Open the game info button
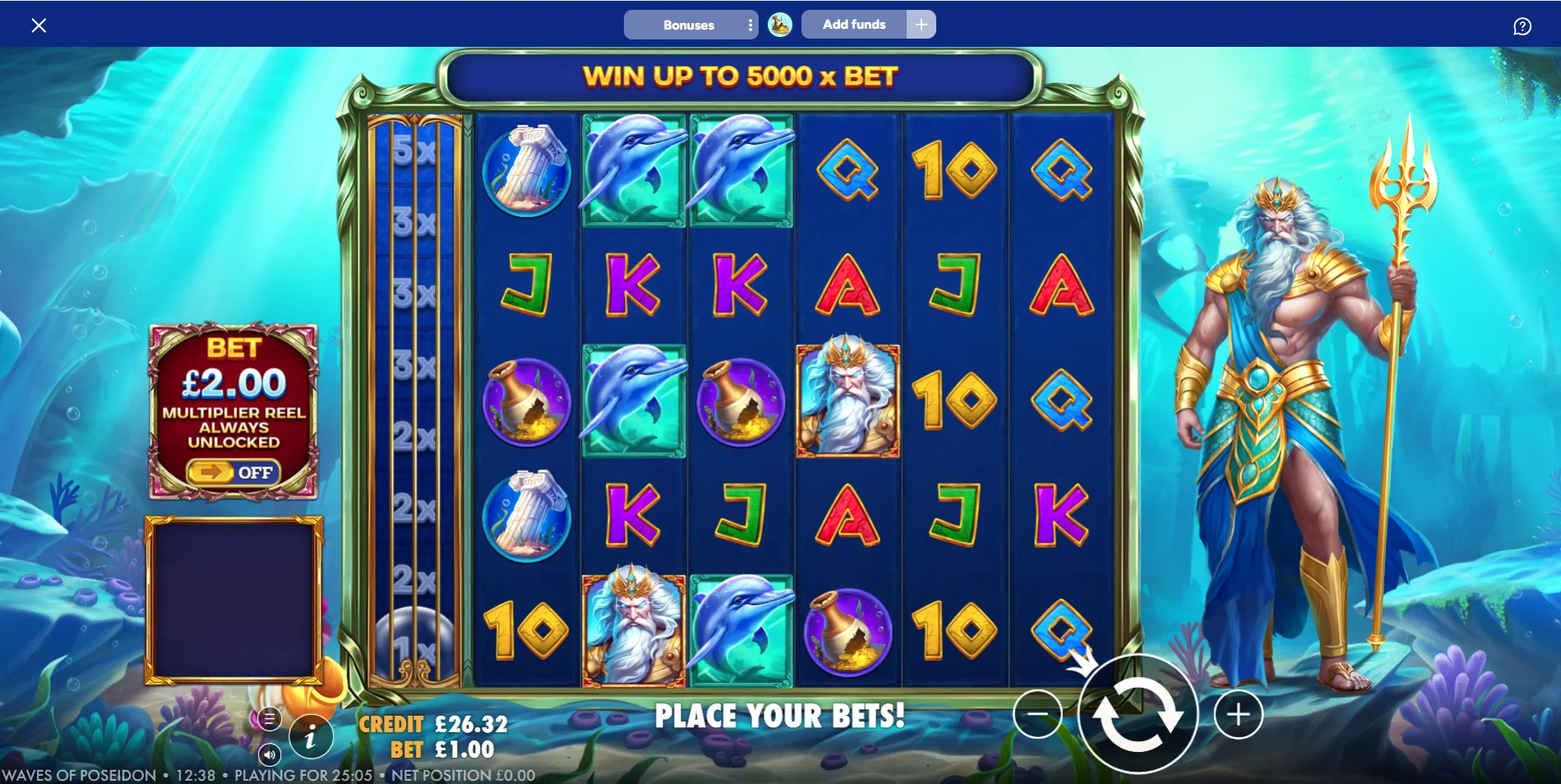Viewport: 1561px width, 784px height. 310,737
